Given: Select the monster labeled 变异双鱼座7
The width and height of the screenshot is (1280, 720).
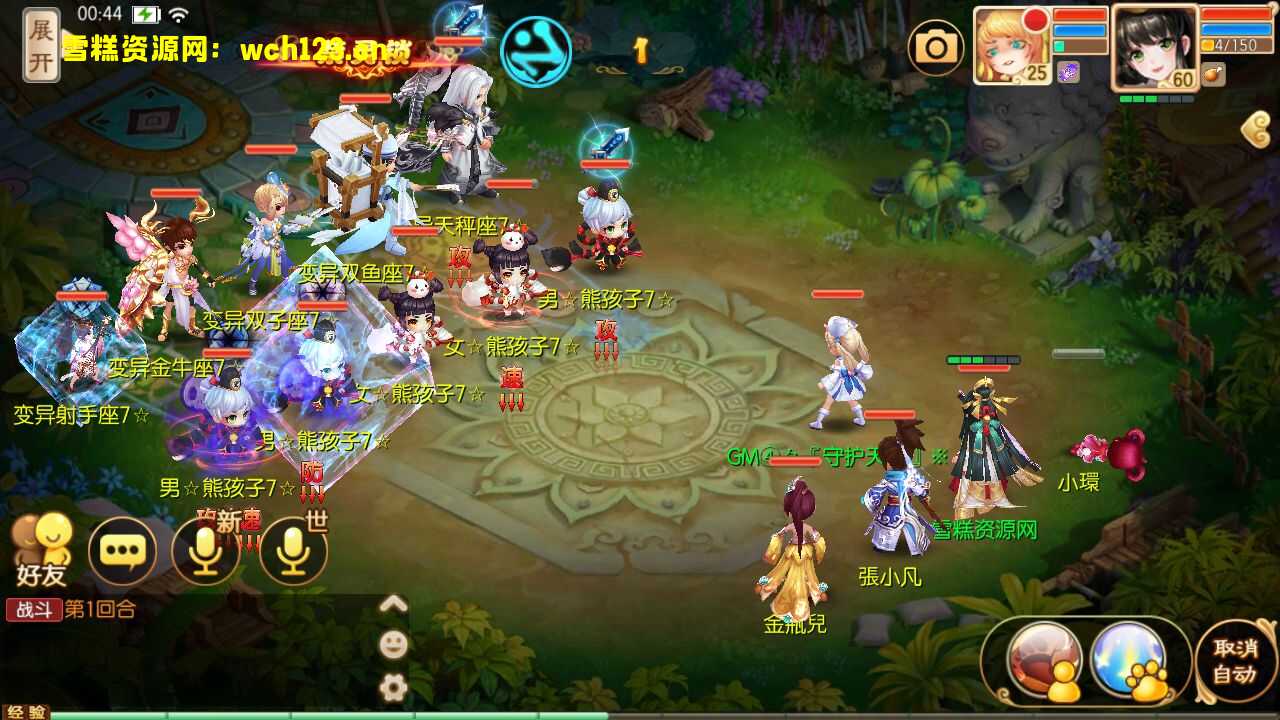Looking at the screenshot, I should [x=355, y=272].
